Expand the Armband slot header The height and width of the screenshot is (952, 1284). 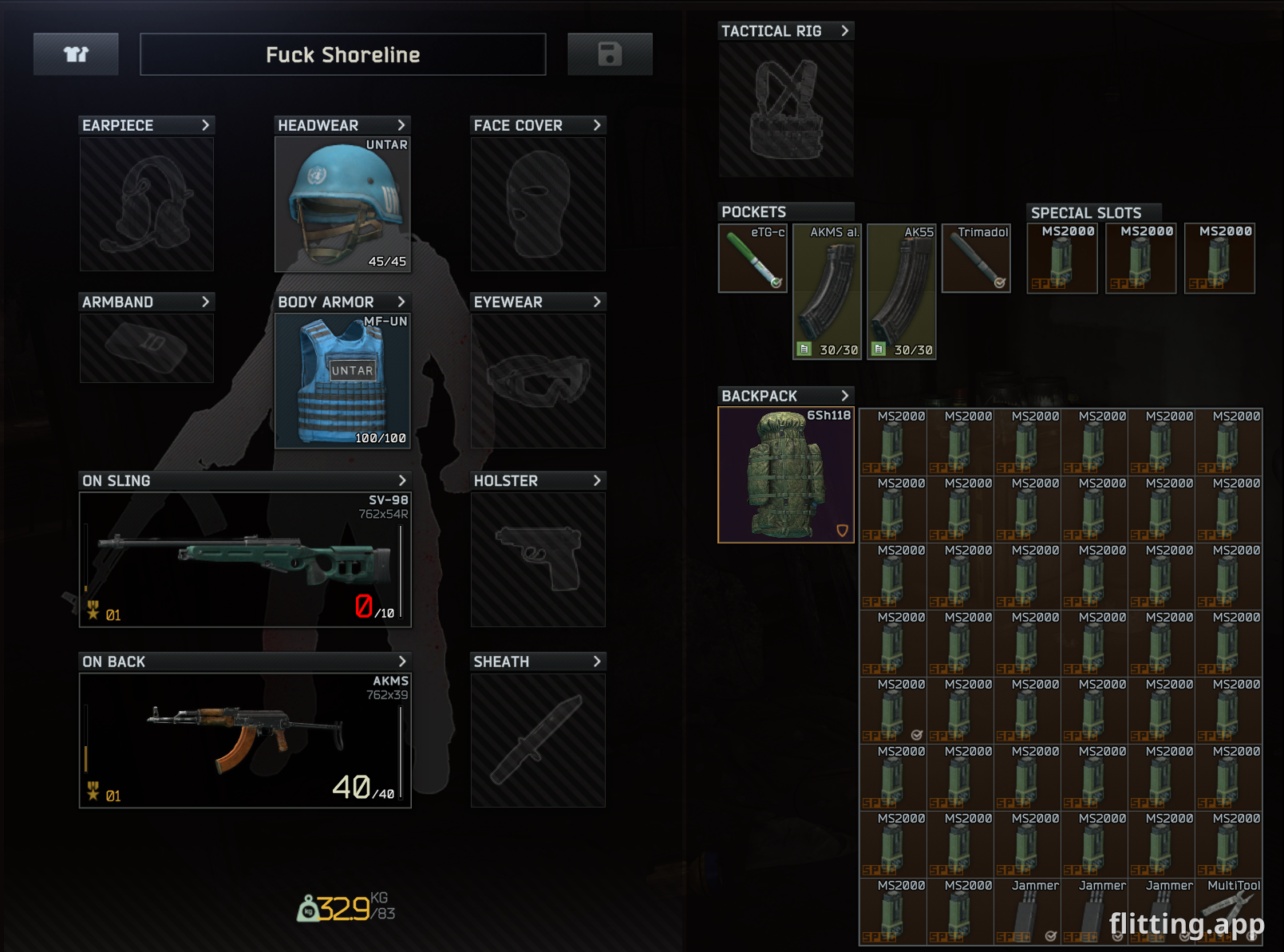(205, 302)
